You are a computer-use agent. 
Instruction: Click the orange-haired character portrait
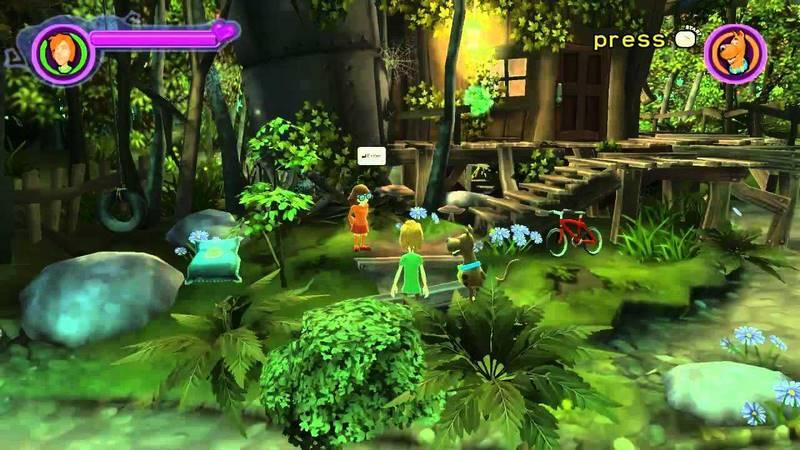(x=62, y=50)
